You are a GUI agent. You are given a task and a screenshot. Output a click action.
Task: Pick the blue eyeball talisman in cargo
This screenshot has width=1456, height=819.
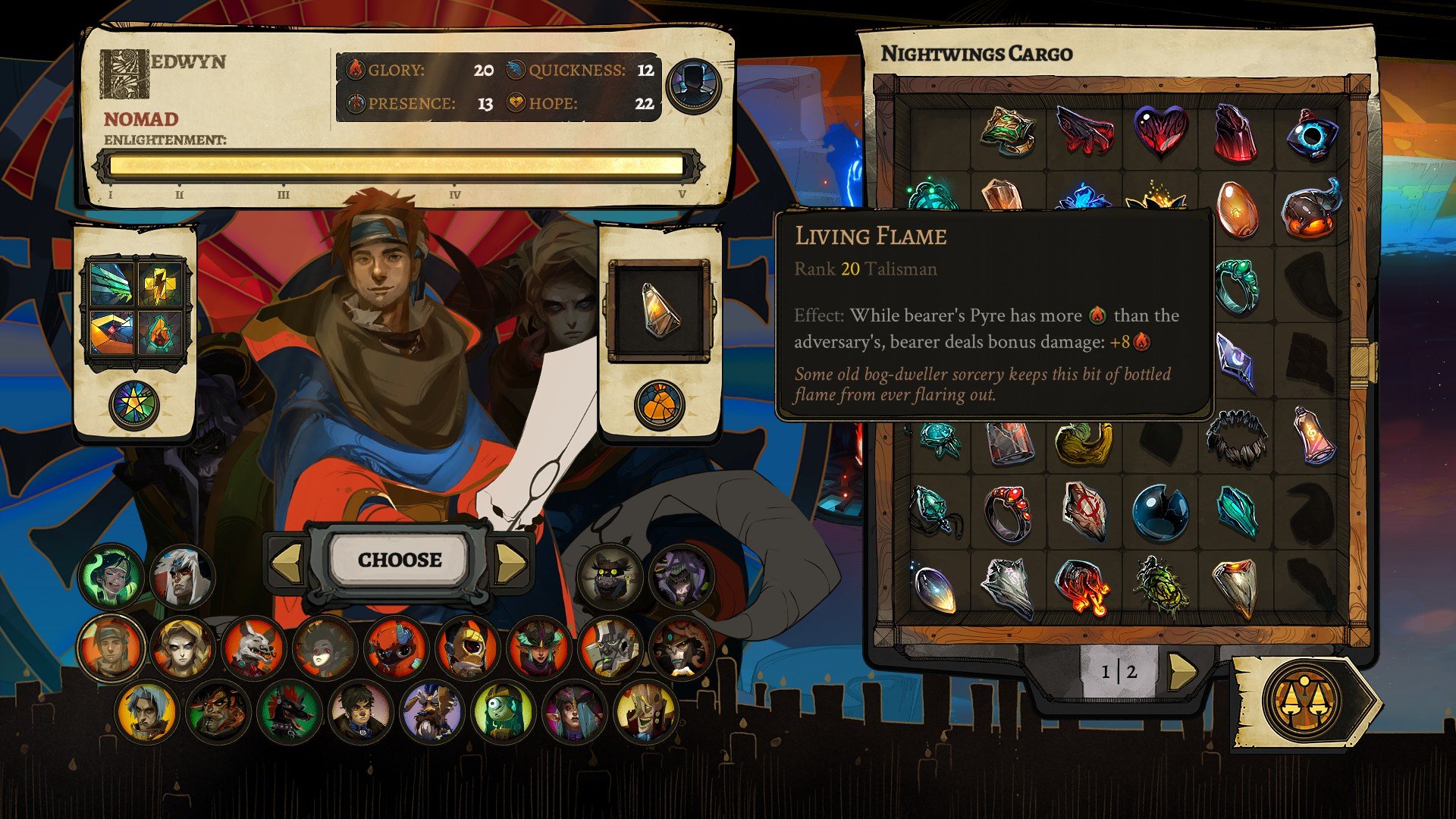point(1312,134)
